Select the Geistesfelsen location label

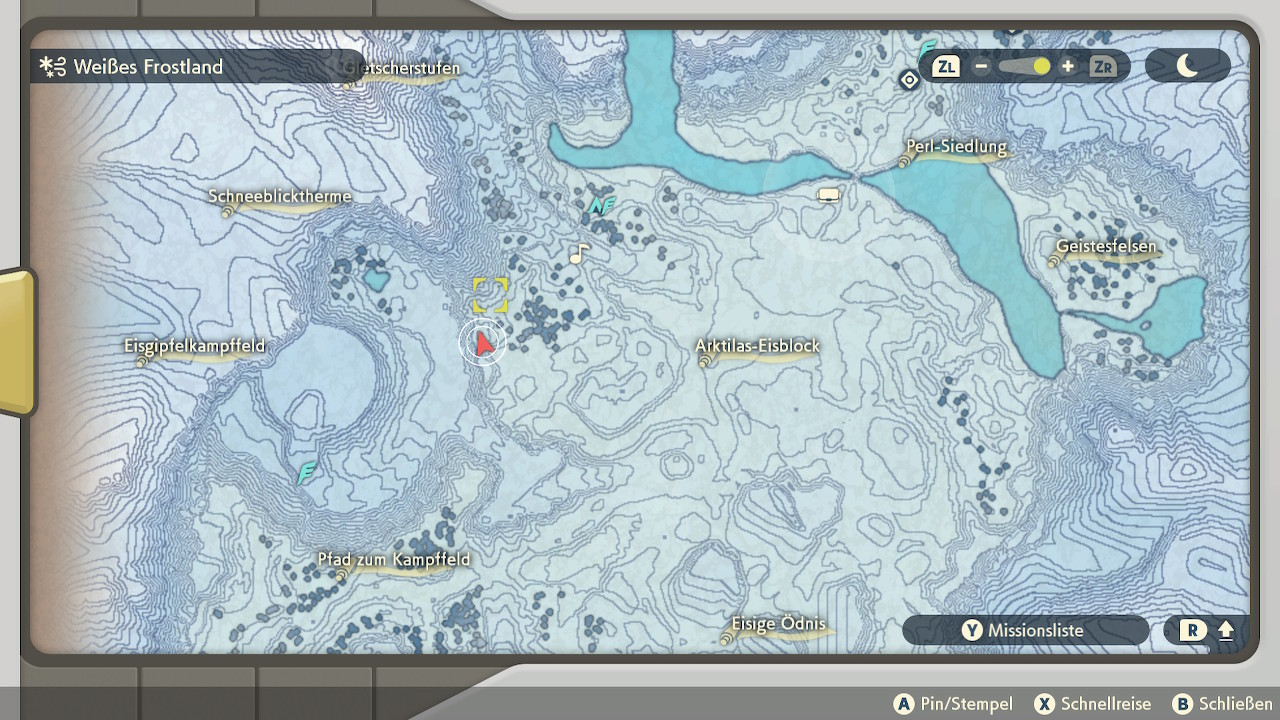[1106, 247]
